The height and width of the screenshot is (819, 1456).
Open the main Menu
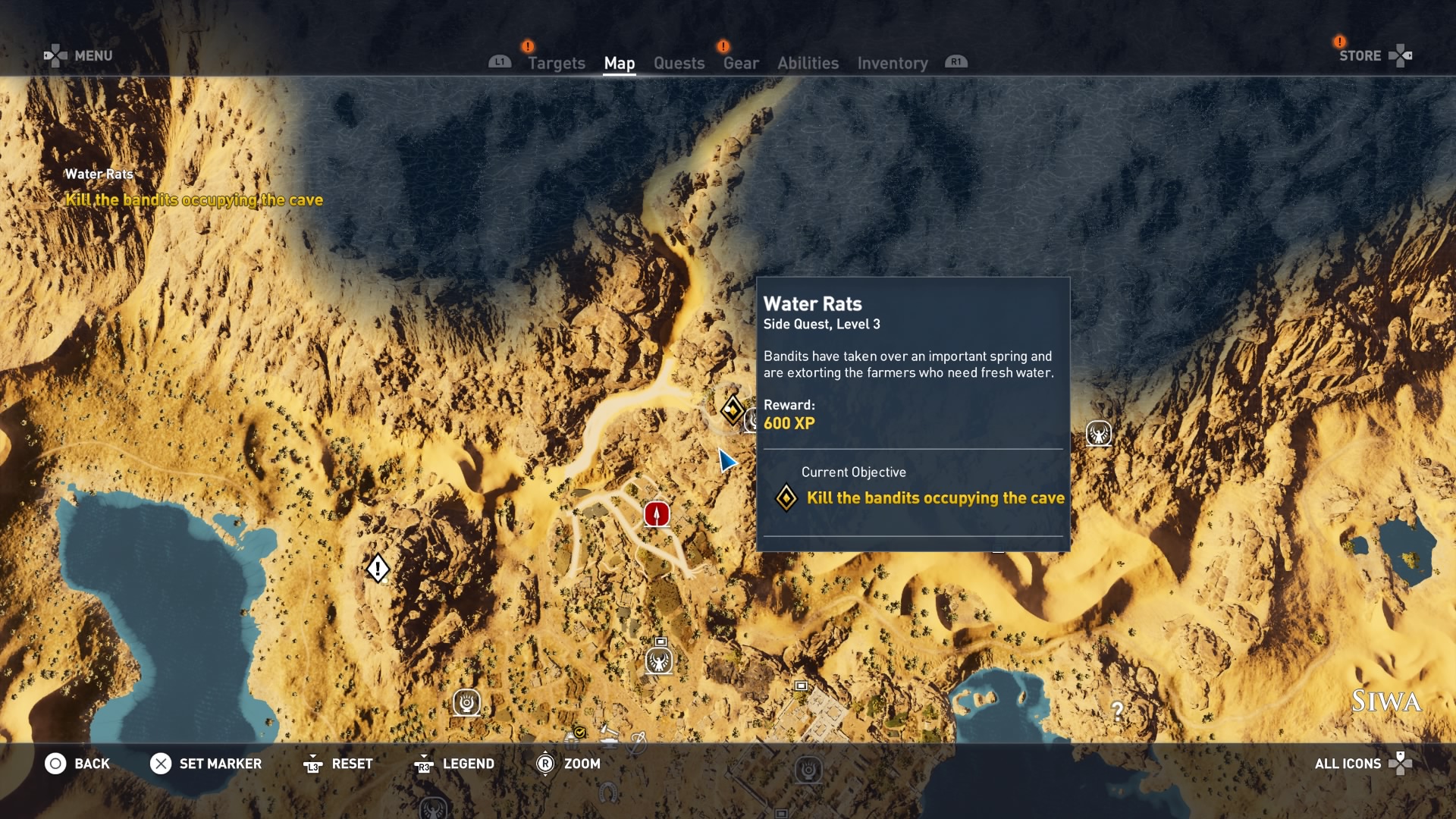click(x=93, y=55)
